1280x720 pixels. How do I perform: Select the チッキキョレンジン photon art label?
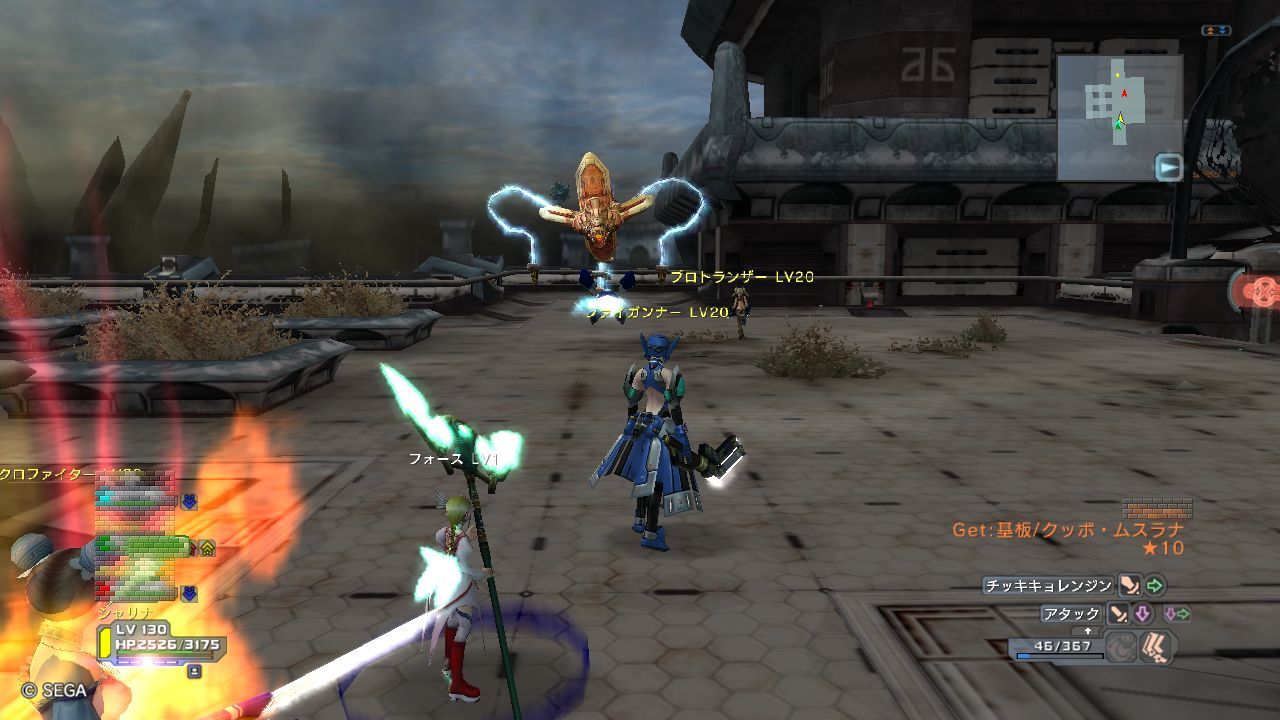pos(1048,586)
